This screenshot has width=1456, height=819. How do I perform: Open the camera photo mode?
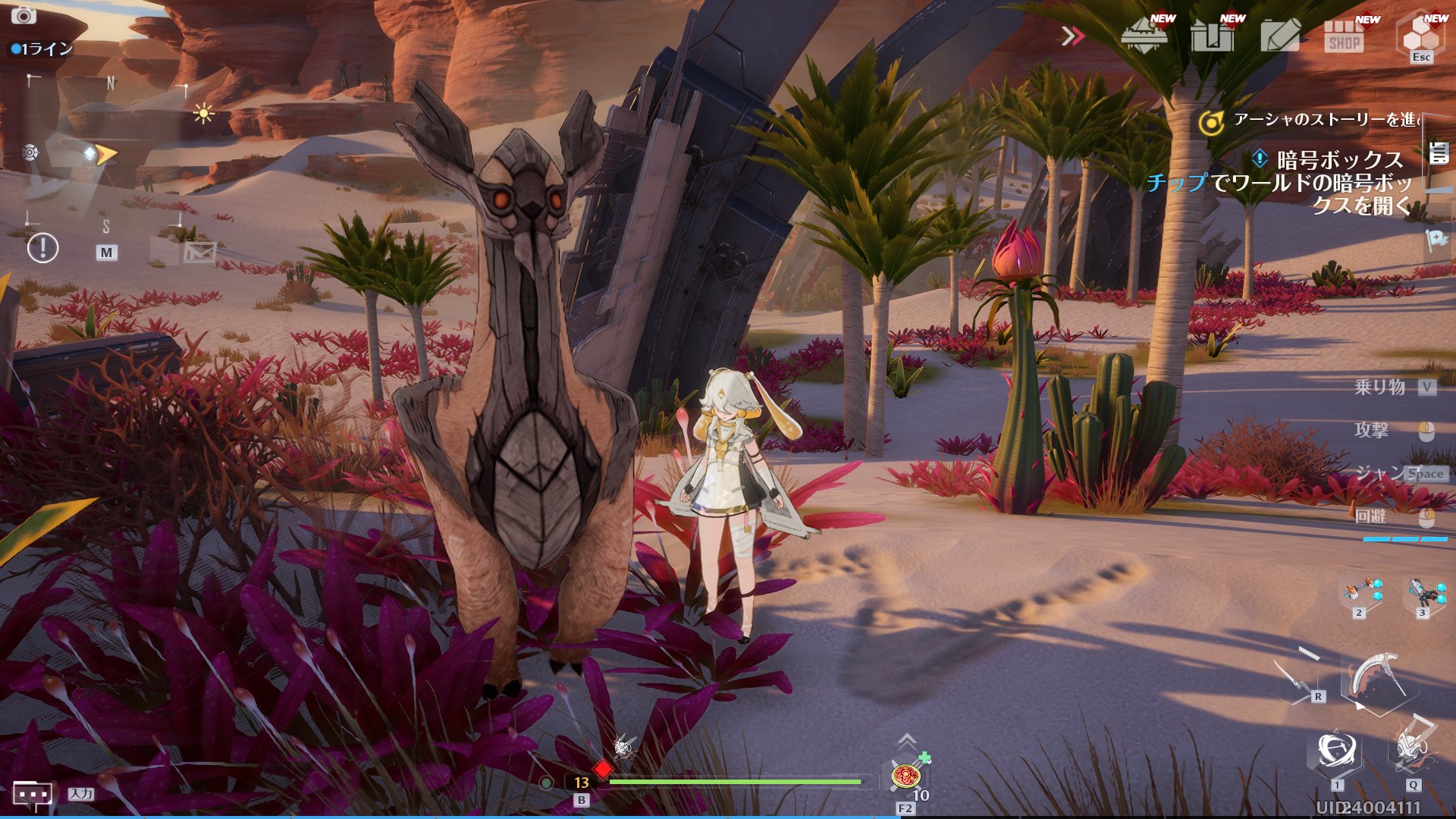coord(24,15)
